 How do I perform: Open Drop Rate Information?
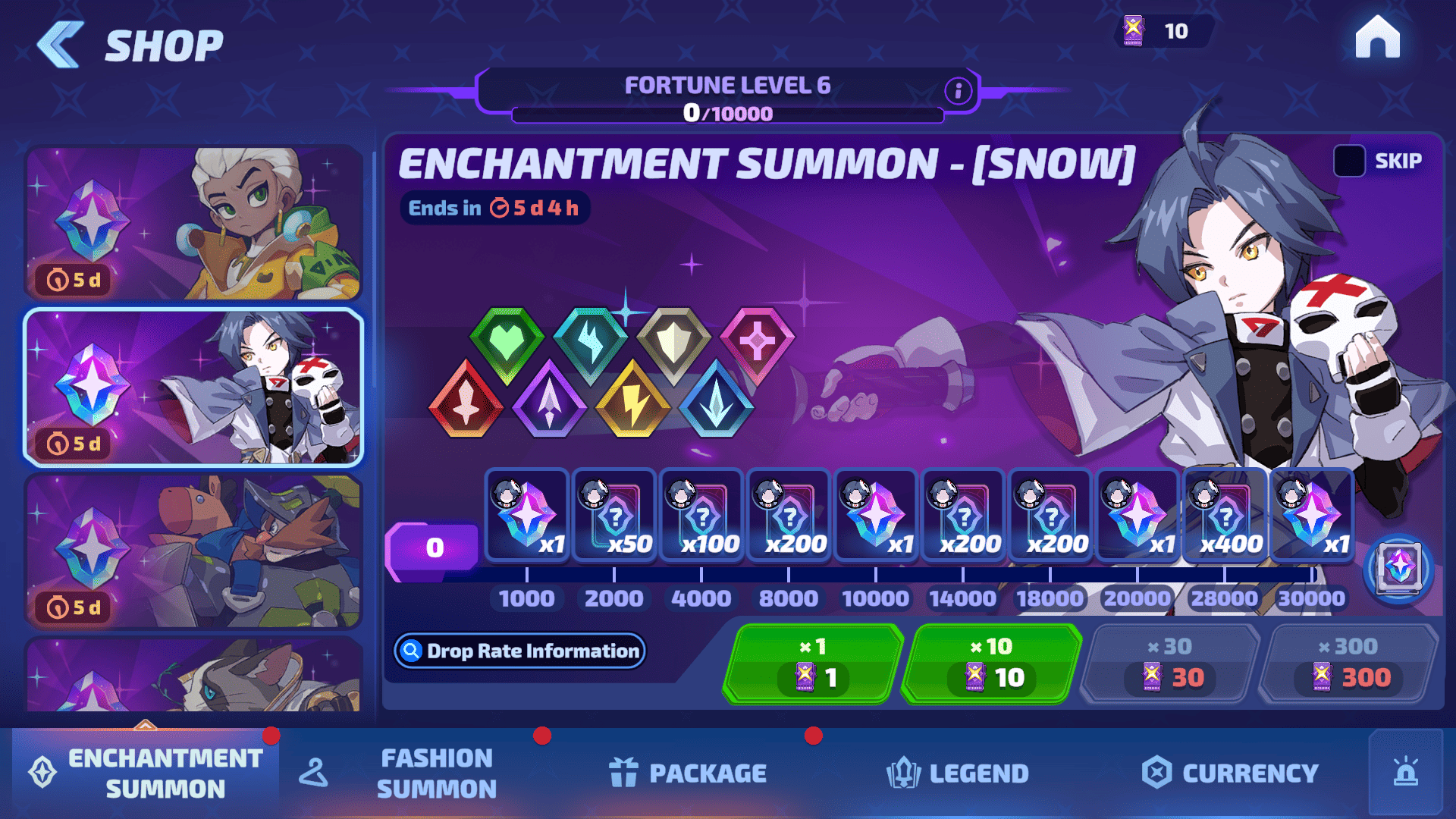point(520,651)
